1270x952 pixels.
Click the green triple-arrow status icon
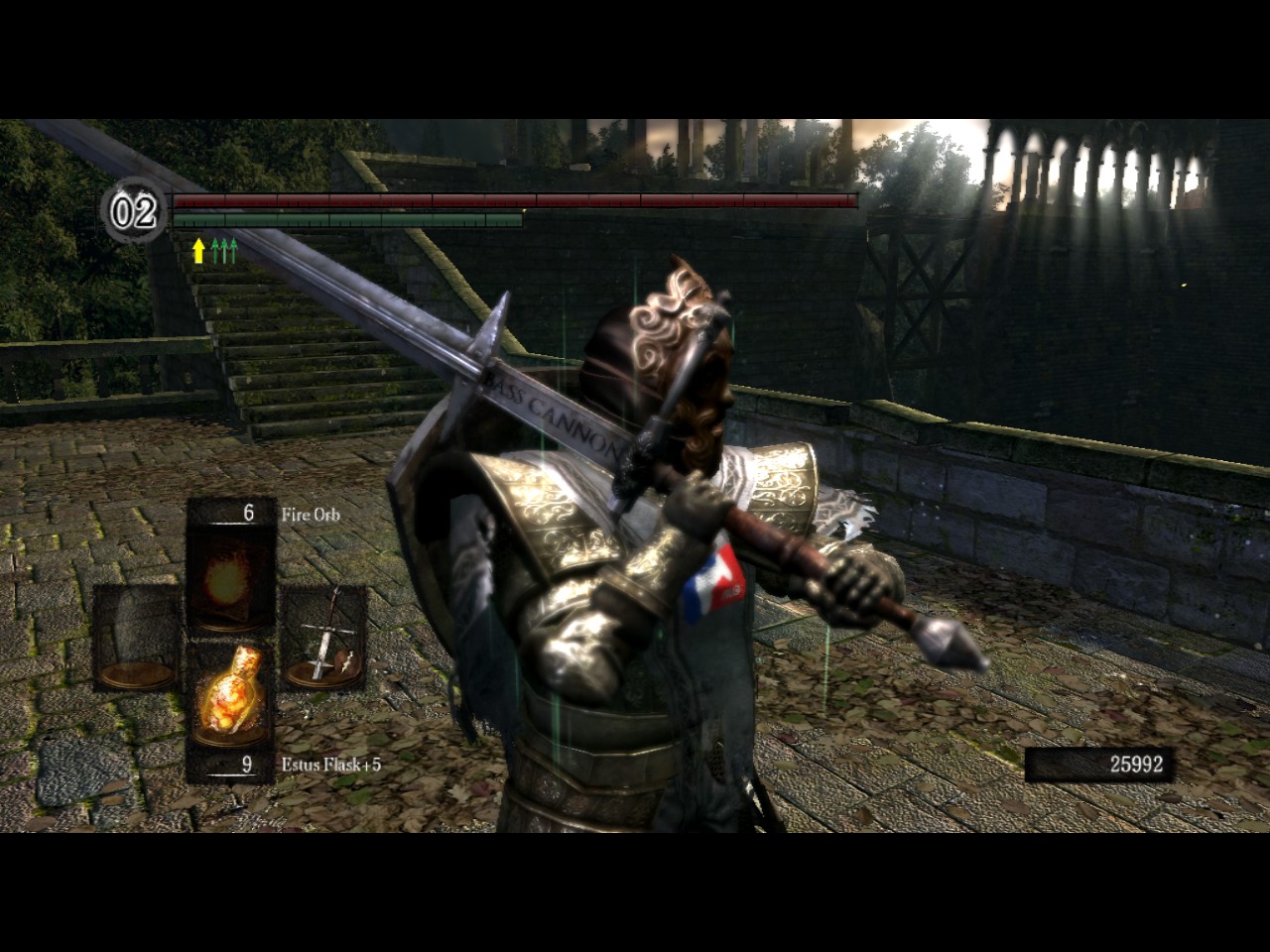225,250
